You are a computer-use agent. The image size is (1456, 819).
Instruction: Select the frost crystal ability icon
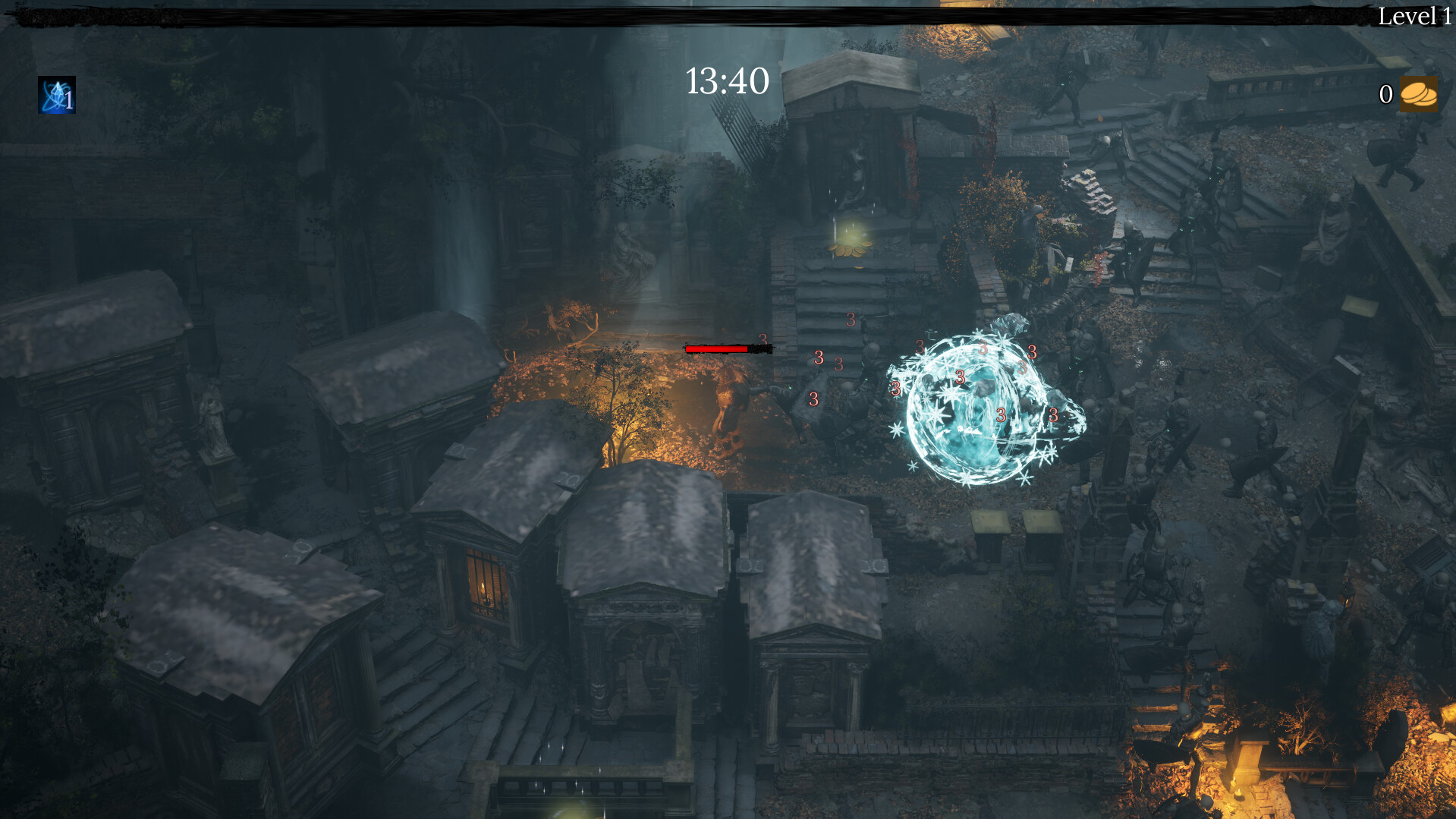(x=55, y=96)
